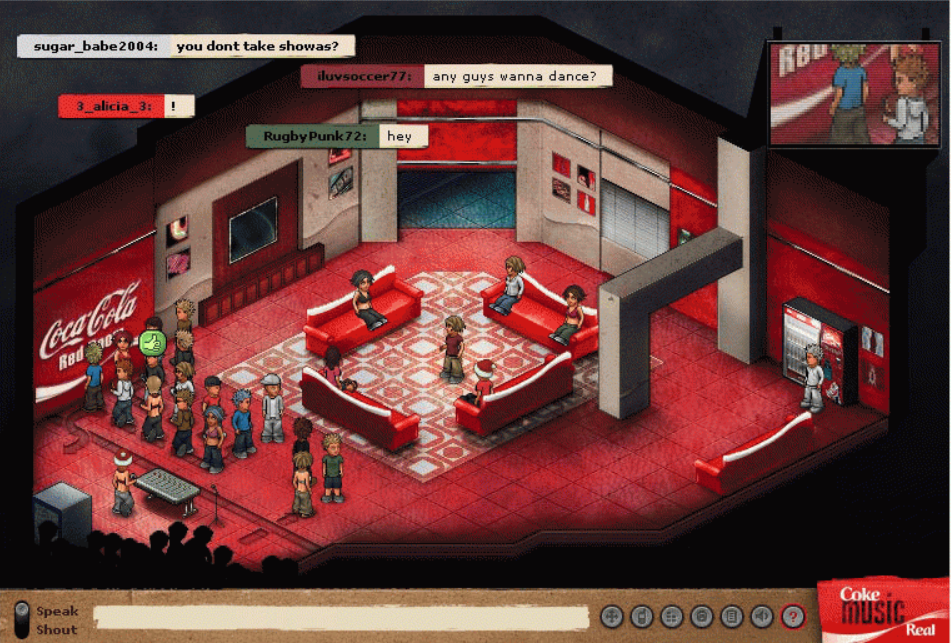Open the mobile phone messenger icon

click(642, 617)
